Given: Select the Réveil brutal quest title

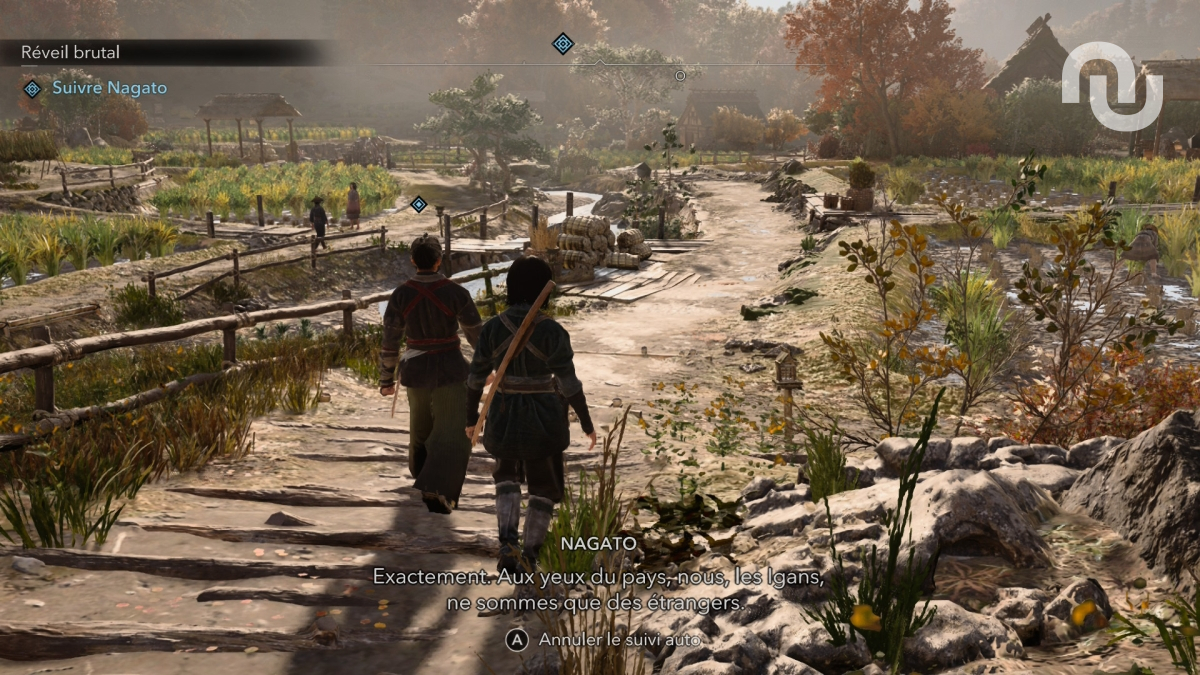Looking at the screenshot, I should coord(71,52).
